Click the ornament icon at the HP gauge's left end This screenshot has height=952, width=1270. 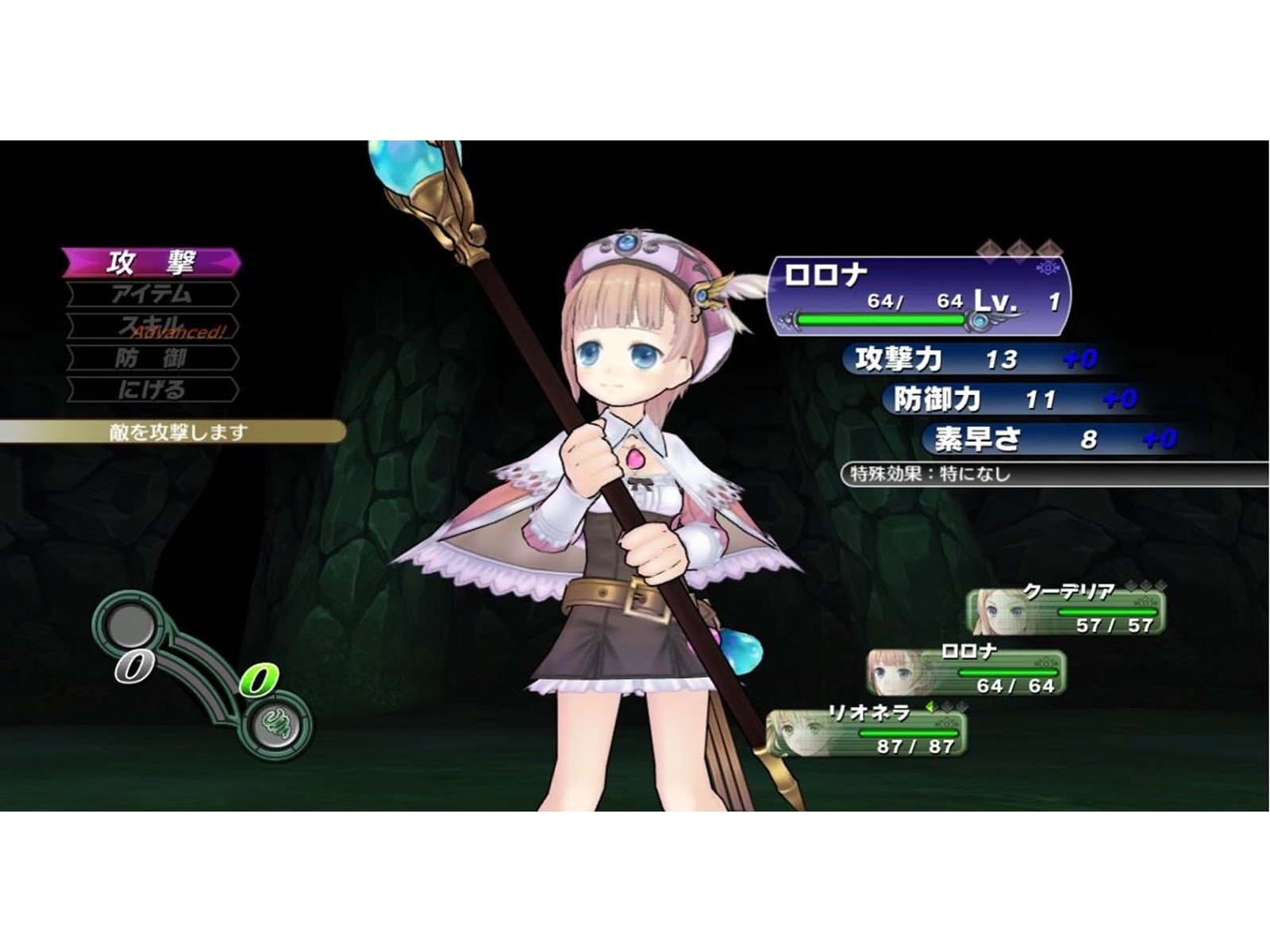pyautogui.click(x=789, y=321)
